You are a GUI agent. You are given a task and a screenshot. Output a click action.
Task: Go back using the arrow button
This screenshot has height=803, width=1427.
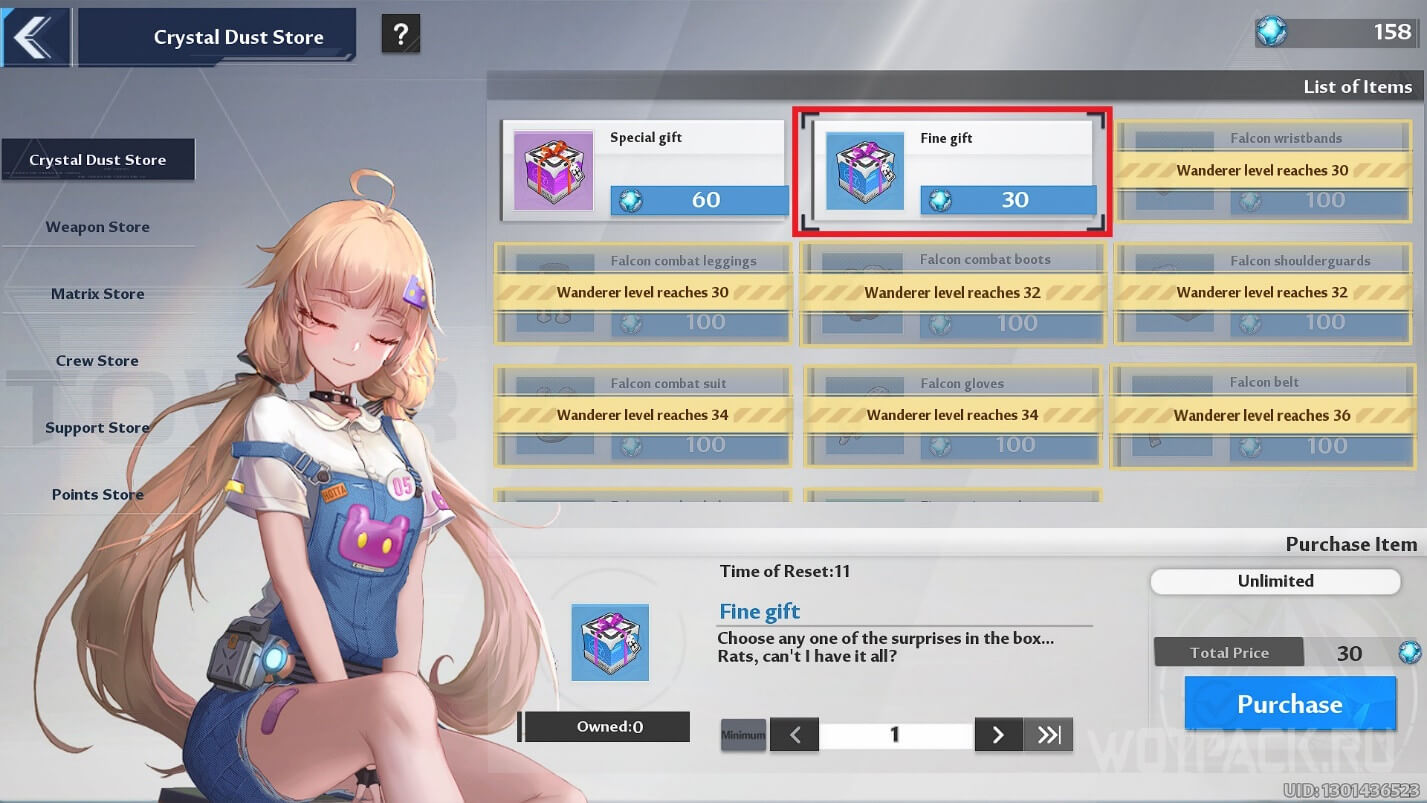[x=35, y=37]
